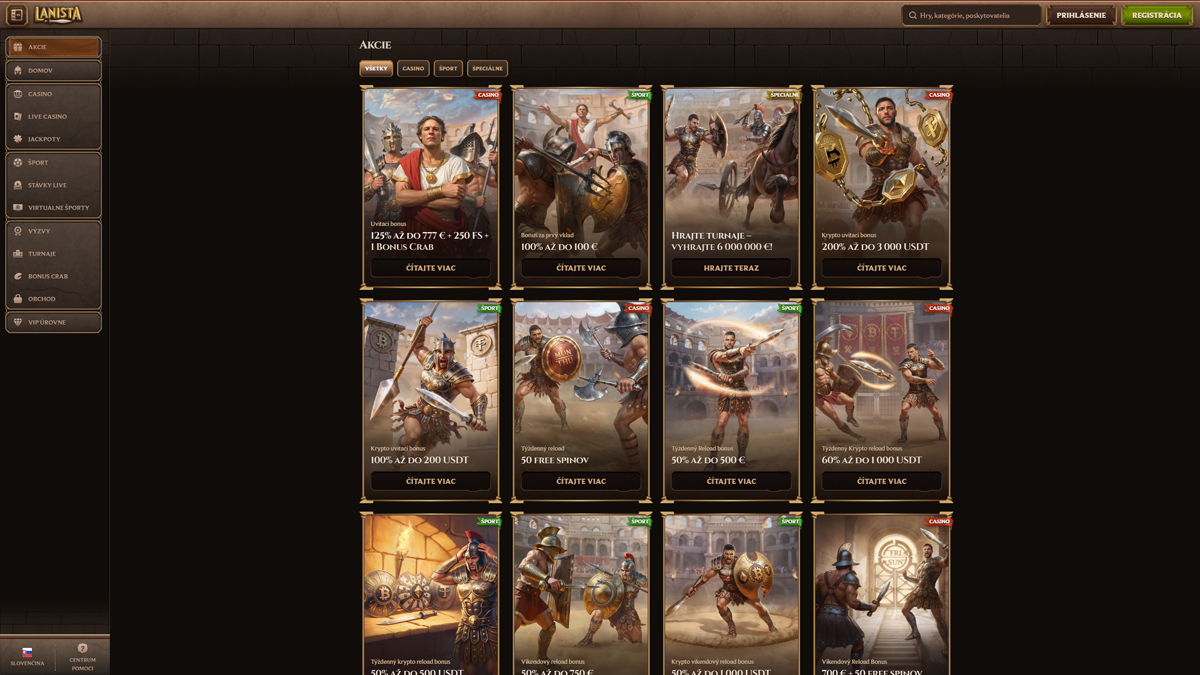Image resolution: width=1200 pixels, height=675 pixels.
Task: Click the green Registrácia button
Action: (1156, 15)
